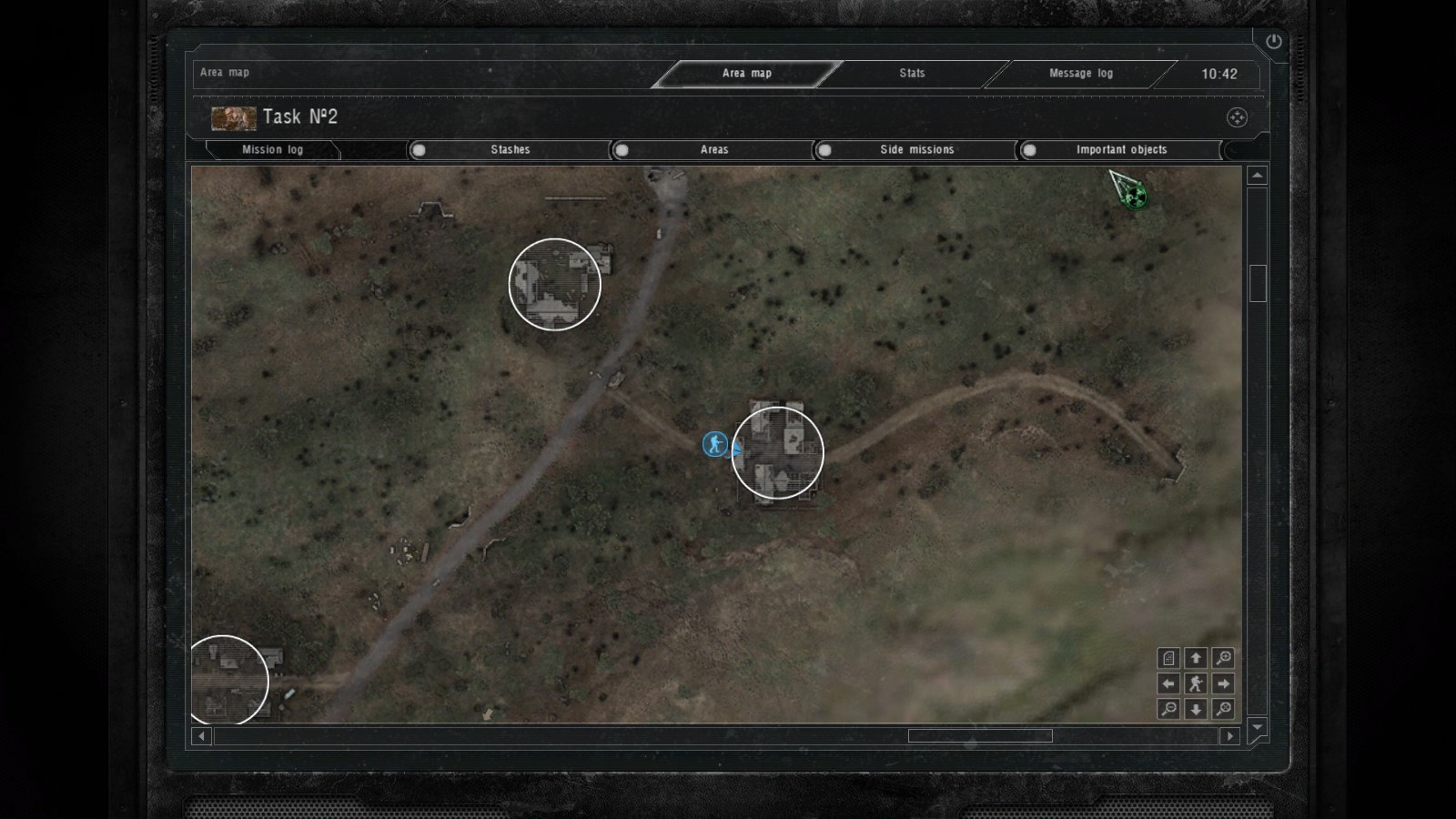Image resolution: width=1456 pixels, height=819 pixels.
Task: Pan the map left with the arrow button
Action: click(1168, 683)
